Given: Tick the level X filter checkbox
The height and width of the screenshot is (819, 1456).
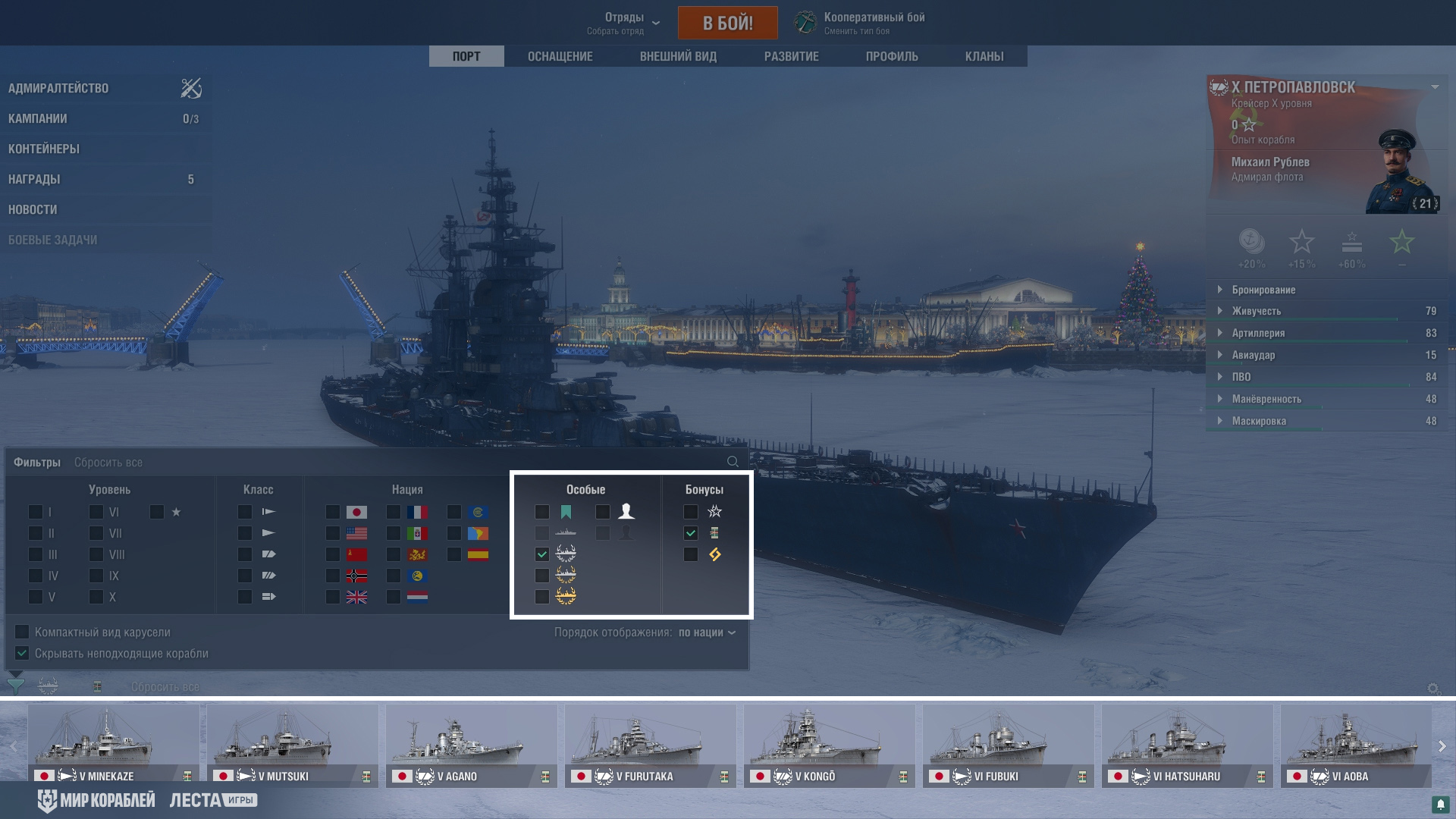Looking at the screenshot, I should pyautogui.click(x=96, y=597).
